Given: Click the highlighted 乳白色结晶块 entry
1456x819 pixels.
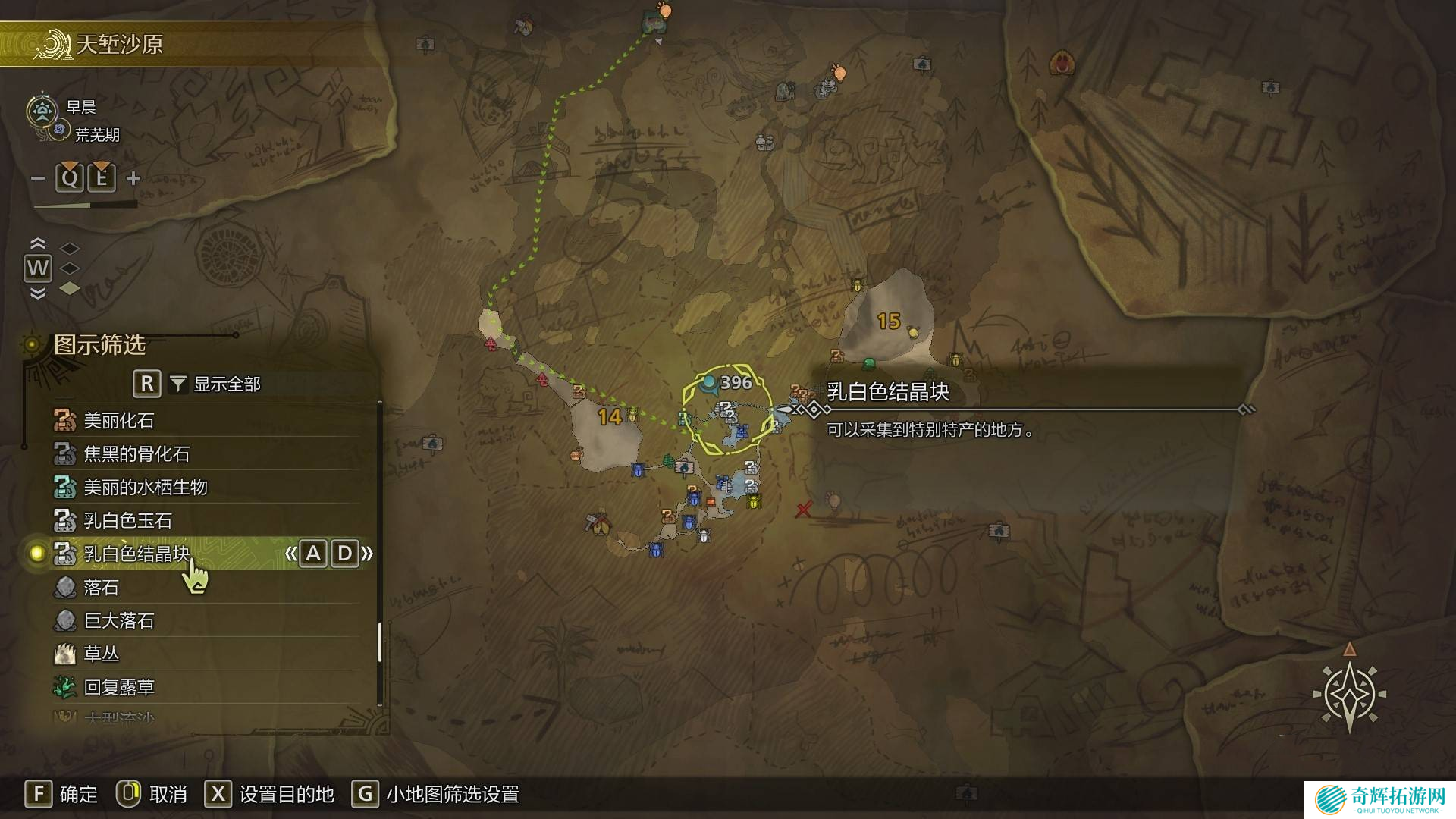Looking at the screenshot, I should [x=136, y=554].
